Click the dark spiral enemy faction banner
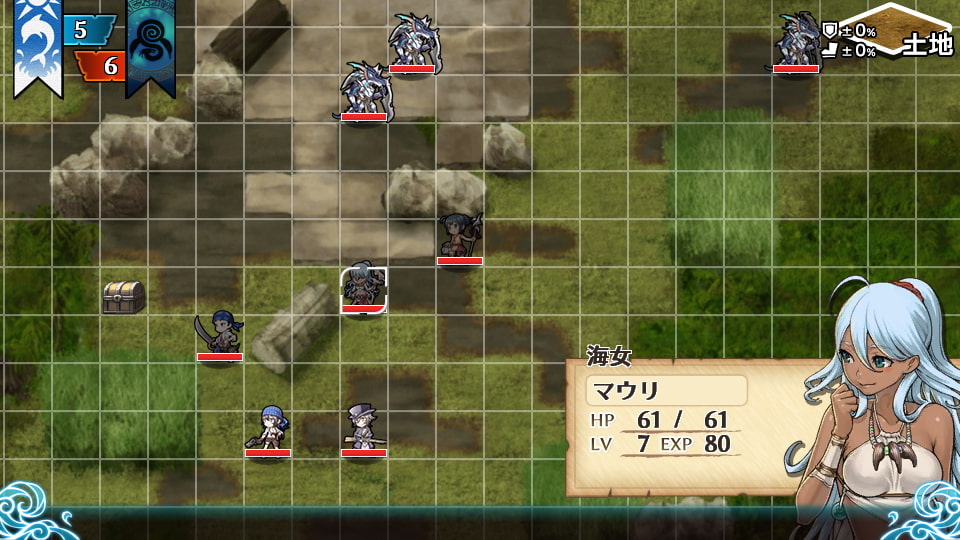 pyautogui.click(x=150, y=46)
